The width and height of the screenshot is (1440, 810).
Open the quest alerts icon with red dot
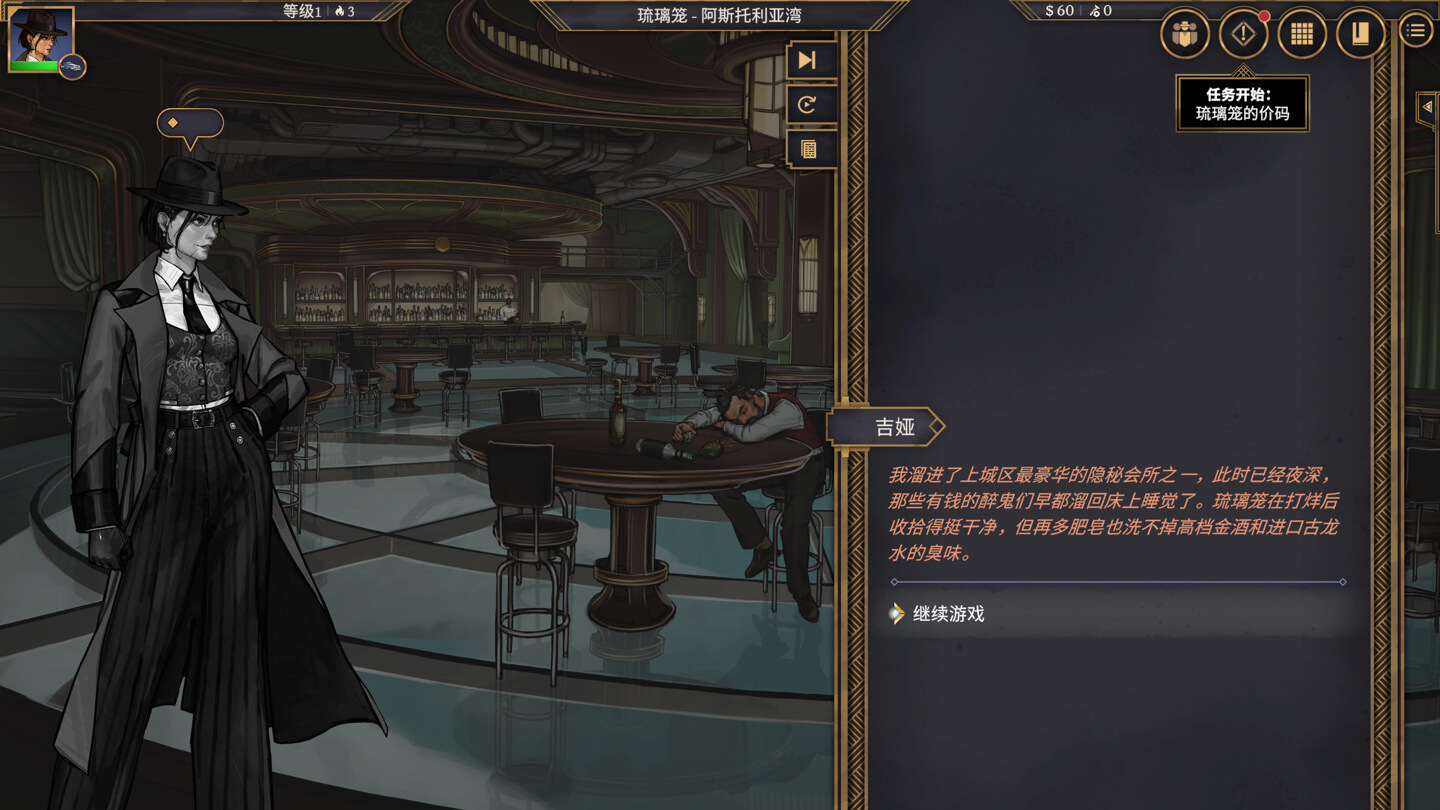click(x=1243, y=32)
